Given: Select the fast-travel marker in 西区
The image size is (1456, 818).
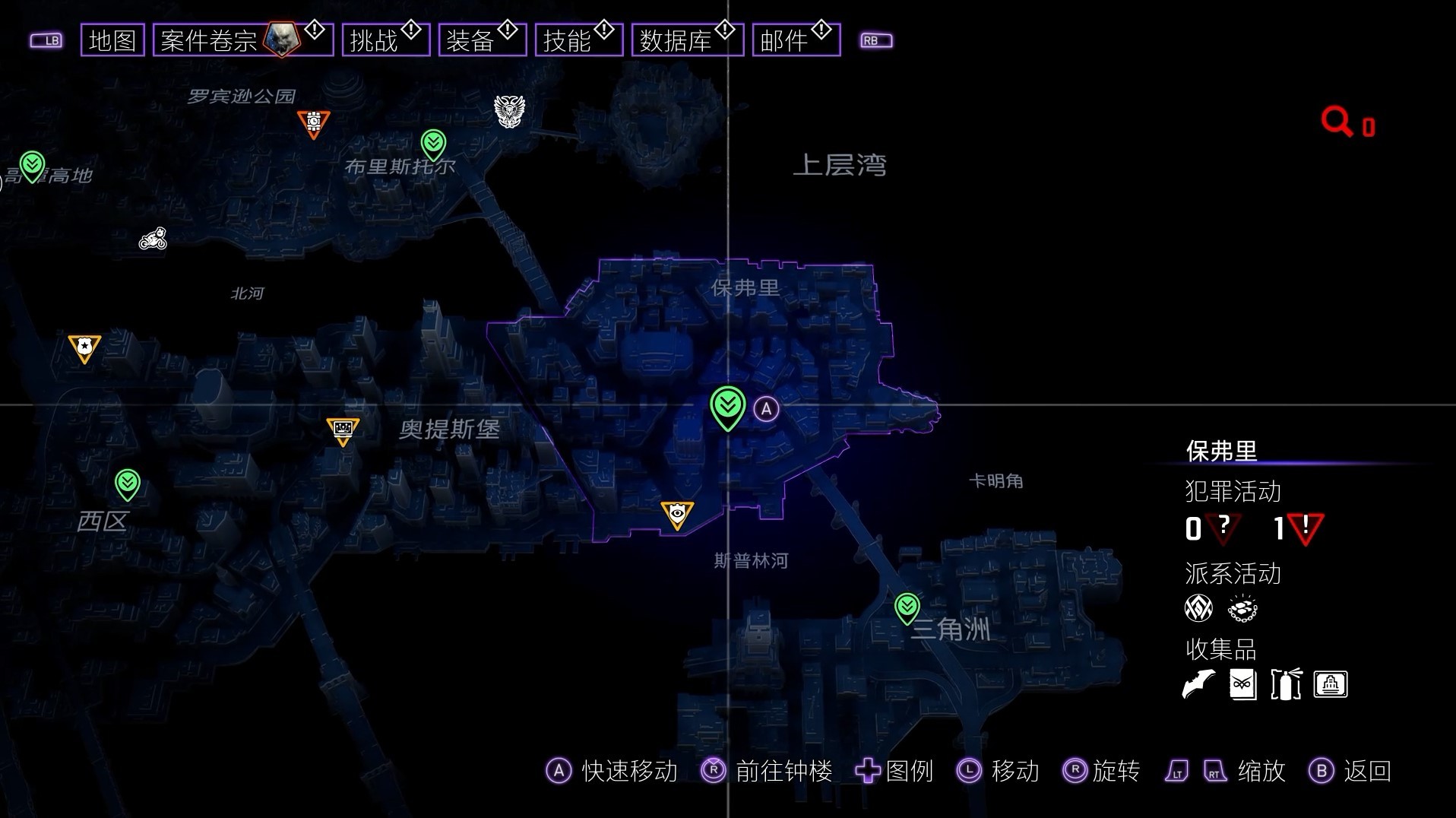Looking at the screenshot, I should [127, 484].
